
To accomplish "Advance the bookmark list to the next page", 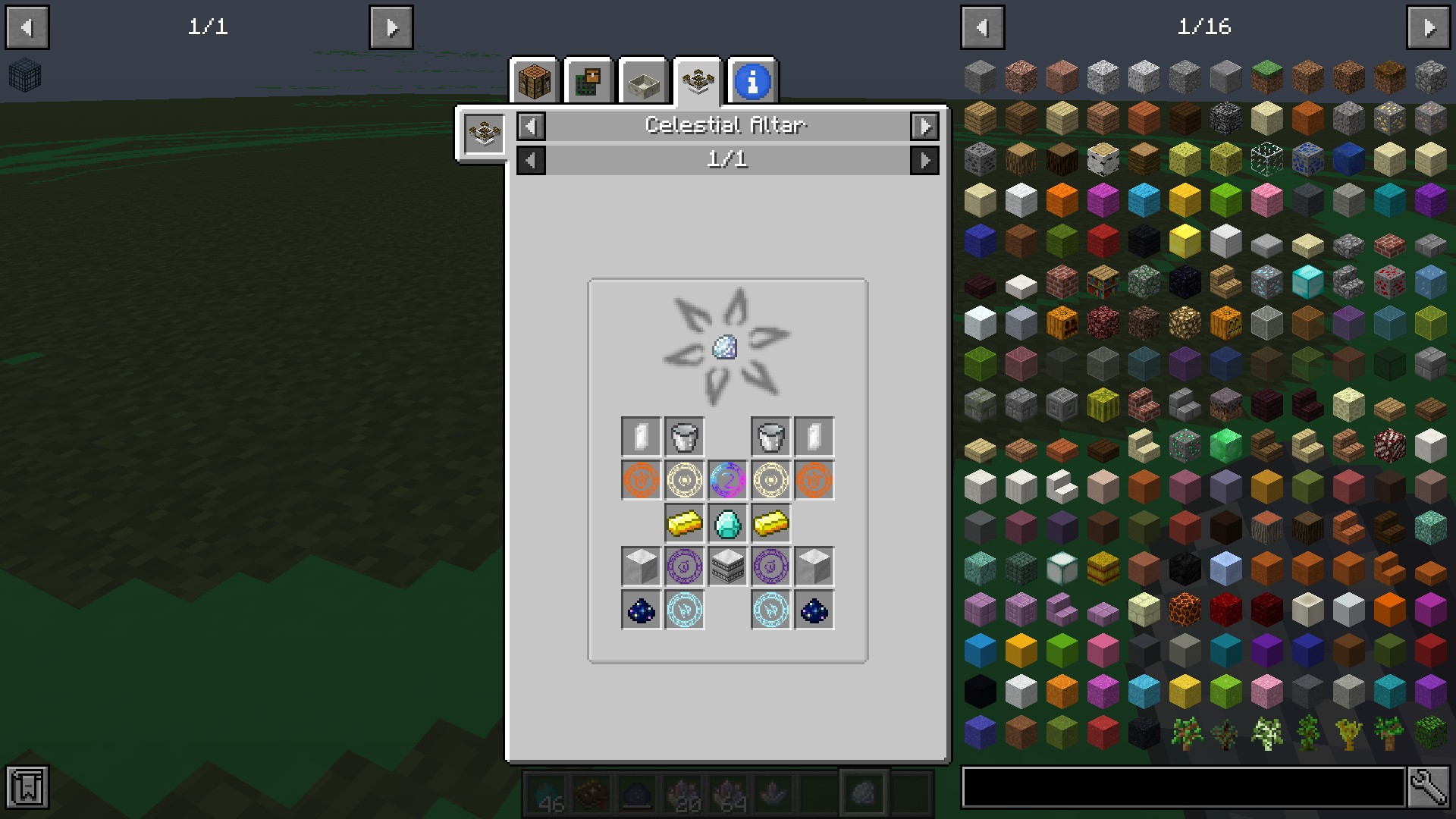I will coord(391,28).
